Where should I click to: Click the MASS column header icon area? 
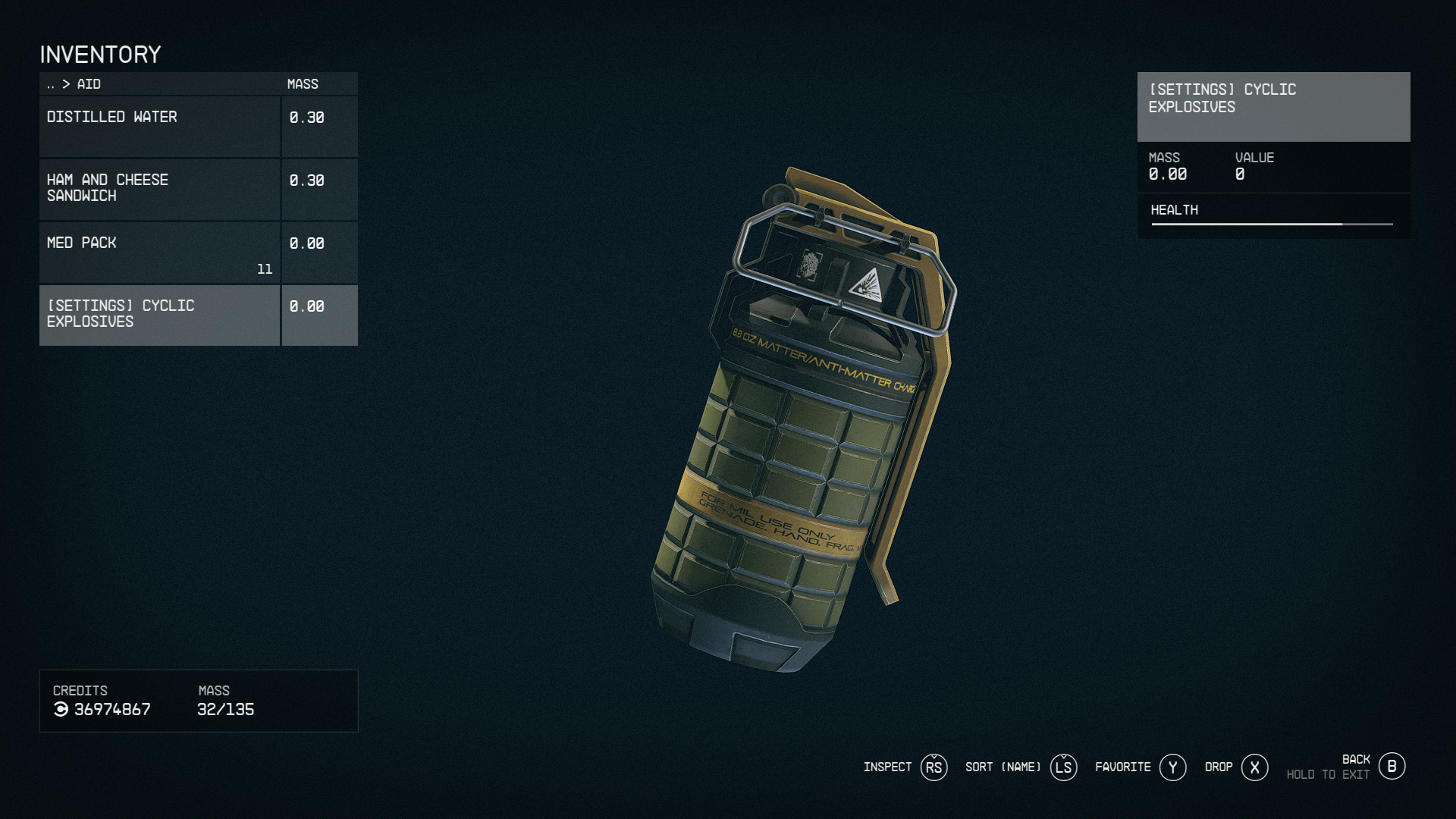(302, 83)
